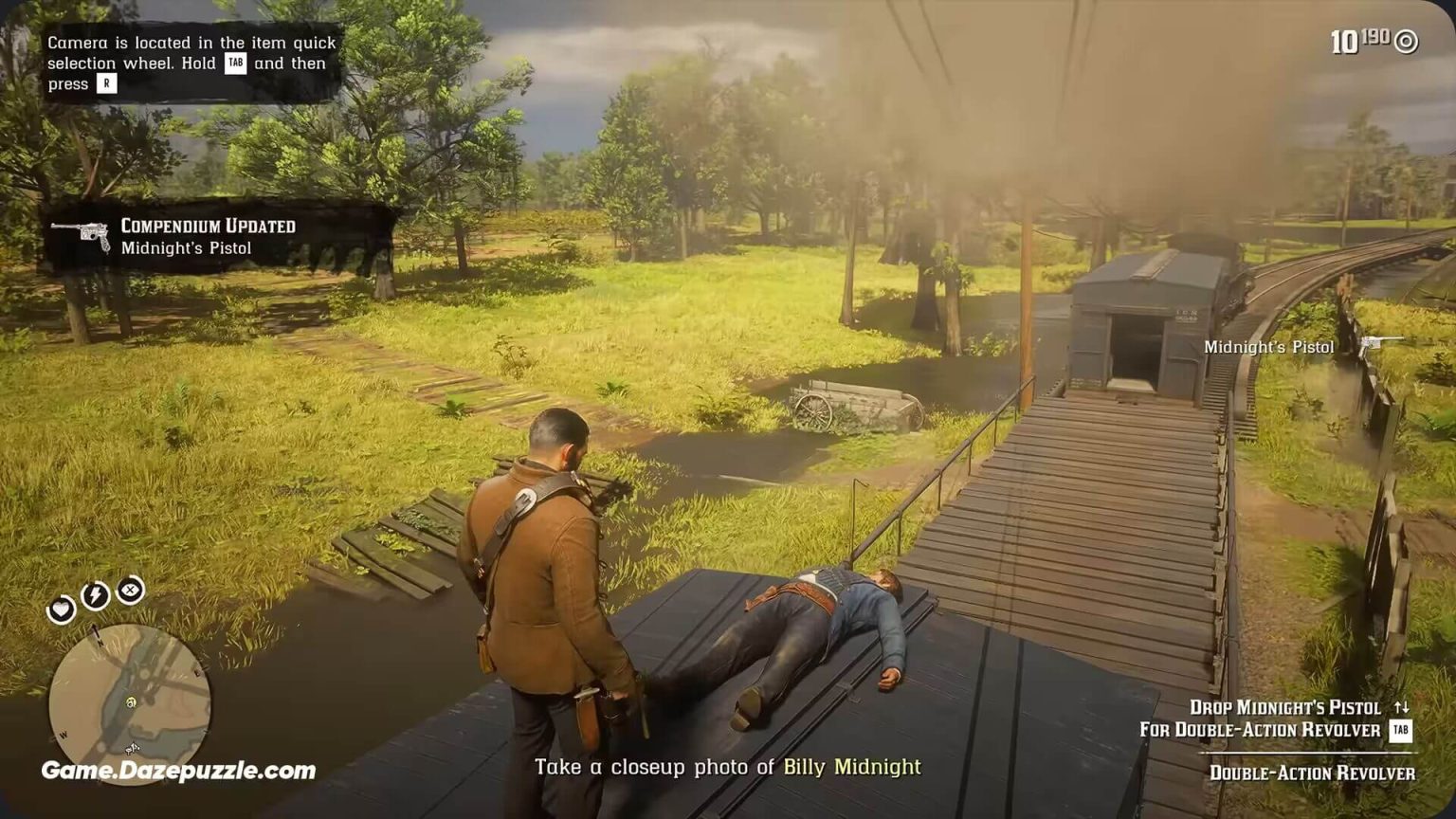Select the stamina lightning core icon

pos(96,593)
